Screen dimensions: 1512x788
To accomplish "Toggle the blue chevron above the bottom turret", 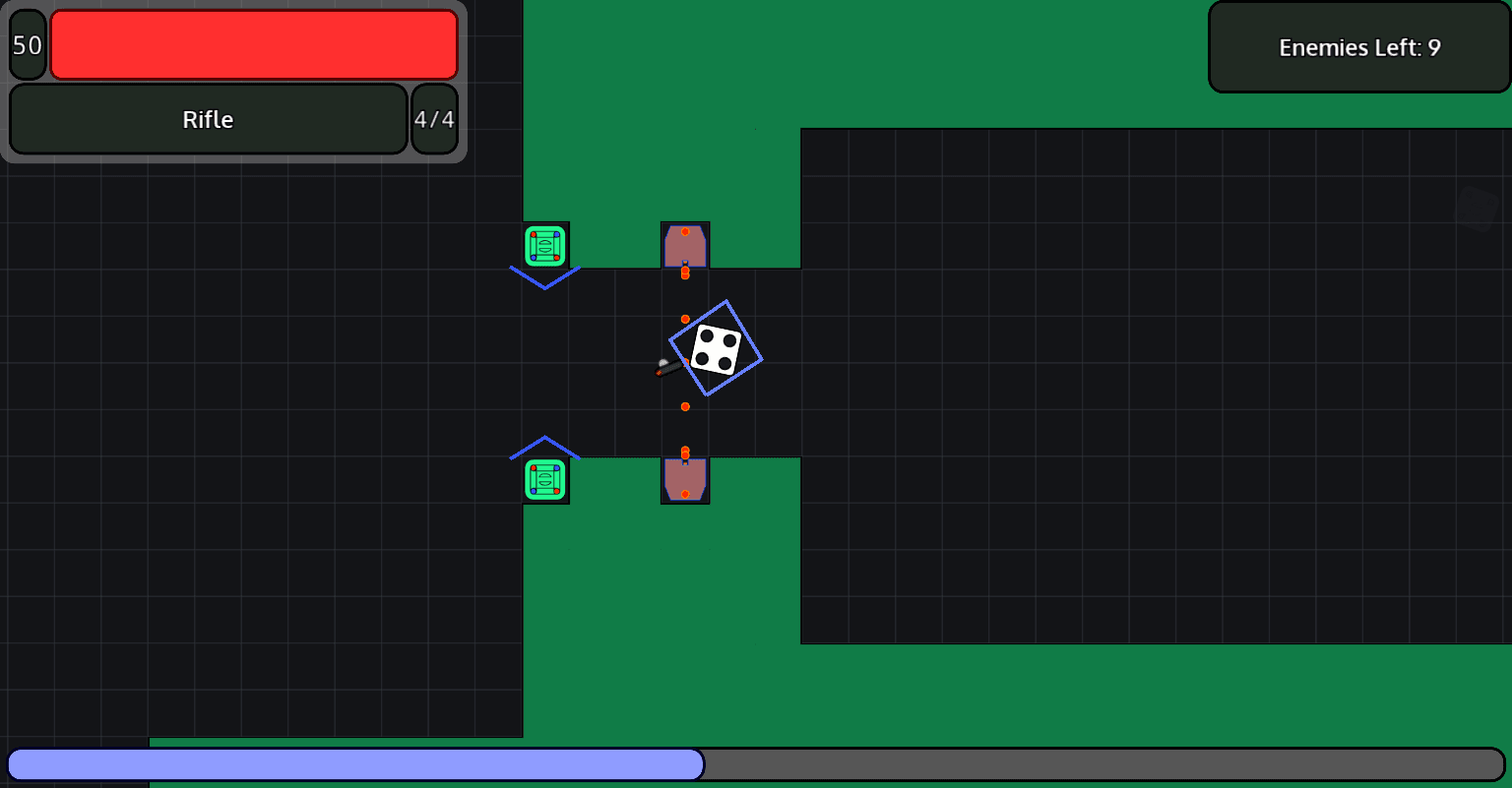I will 546,445.
